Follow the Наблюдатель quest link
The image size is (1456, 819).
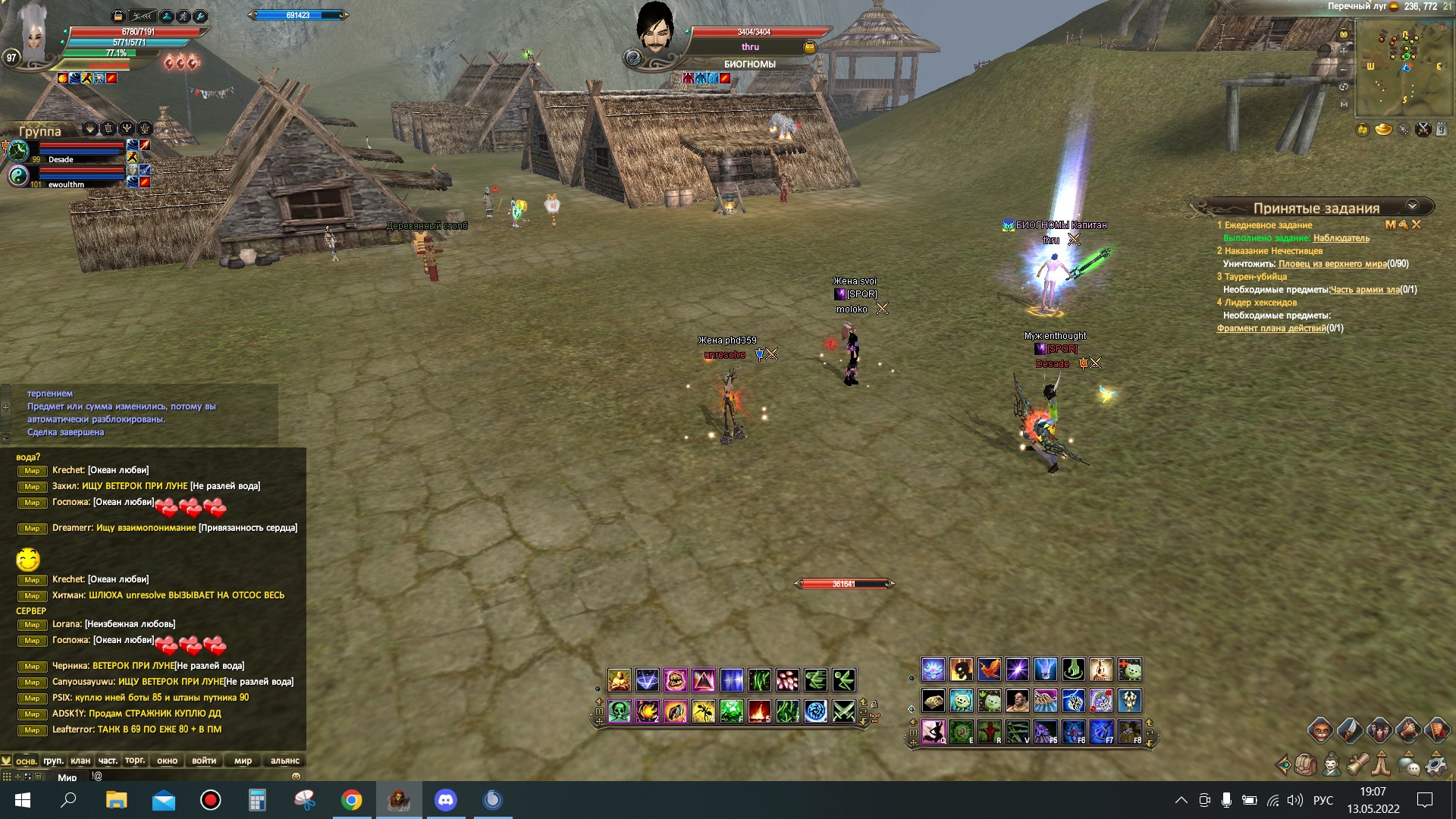click(1341, 238)
